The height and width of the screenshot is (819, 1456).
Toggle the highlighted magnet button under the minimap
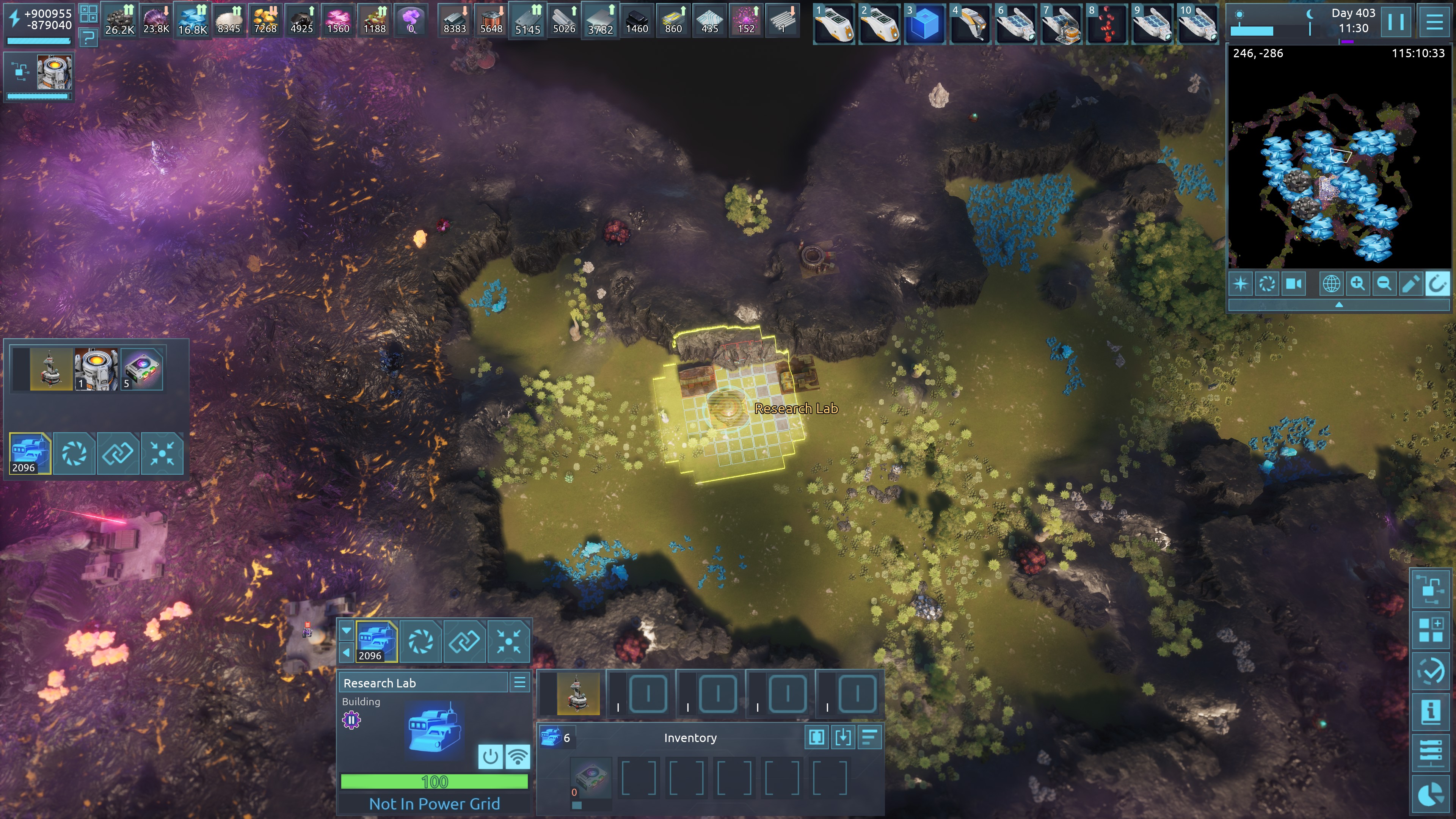coord(1436,283)
